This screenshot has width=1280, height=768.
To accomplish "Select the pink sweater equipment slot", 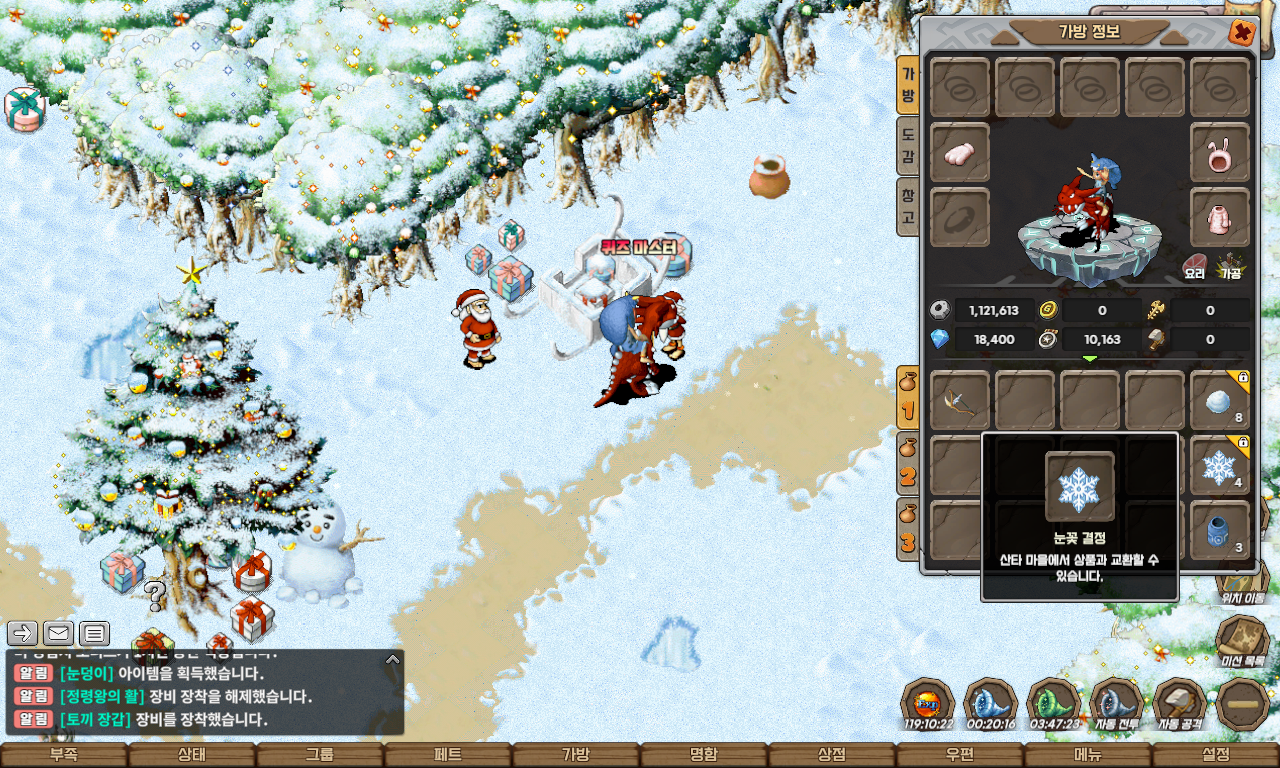I will (x=1220, y=217).
